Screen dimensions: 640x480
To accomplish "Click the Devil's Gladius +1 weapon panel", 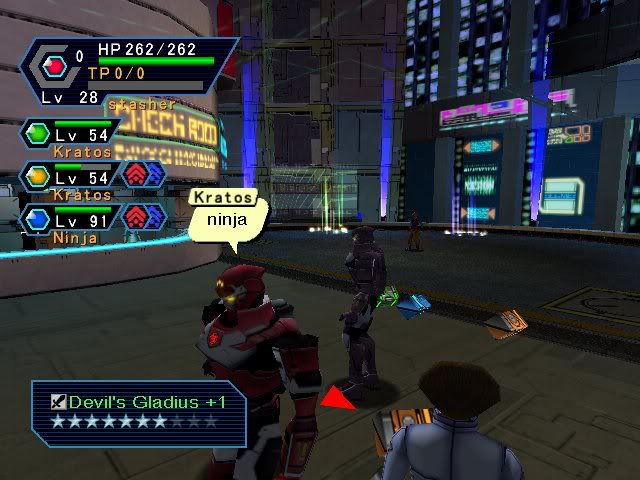I will (x=138, y=411).
